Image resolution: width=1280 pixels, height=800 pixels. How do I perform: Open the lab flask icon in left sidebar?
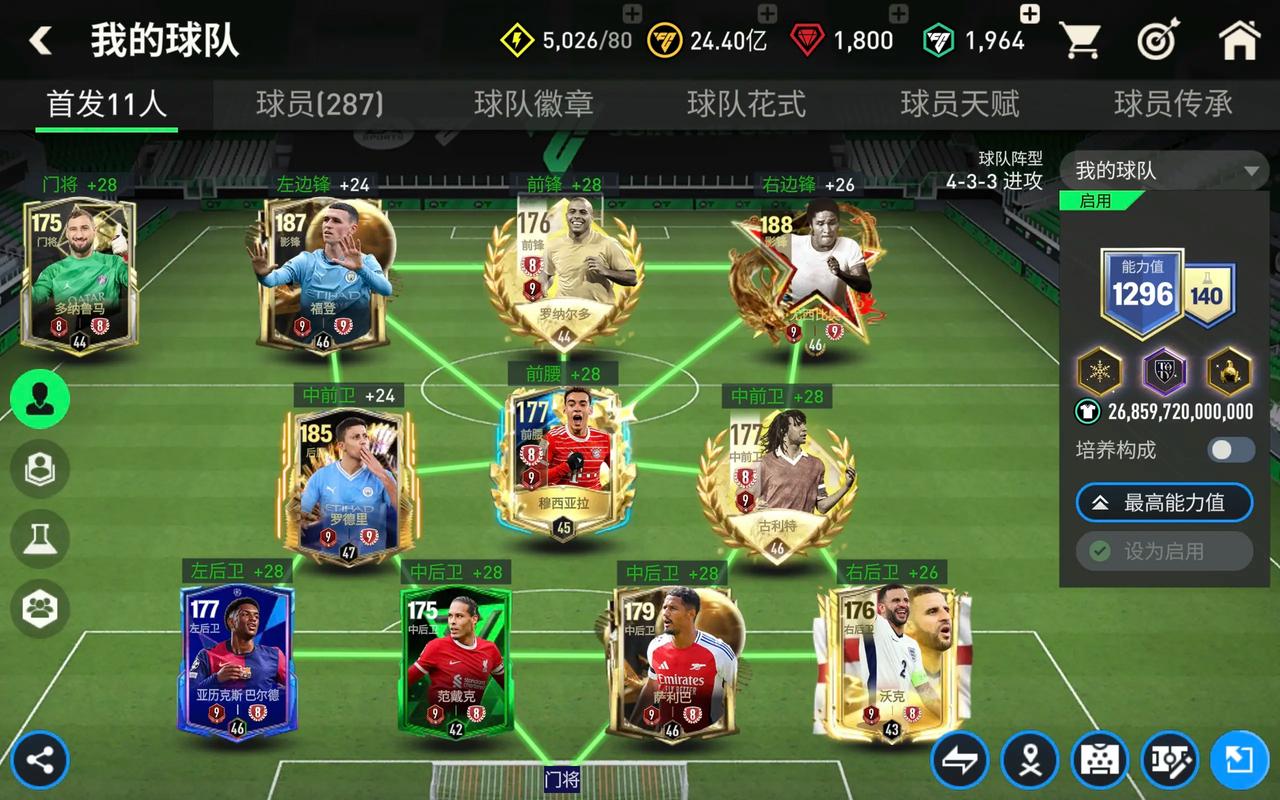pyautogui.click(x=38, y=540)
